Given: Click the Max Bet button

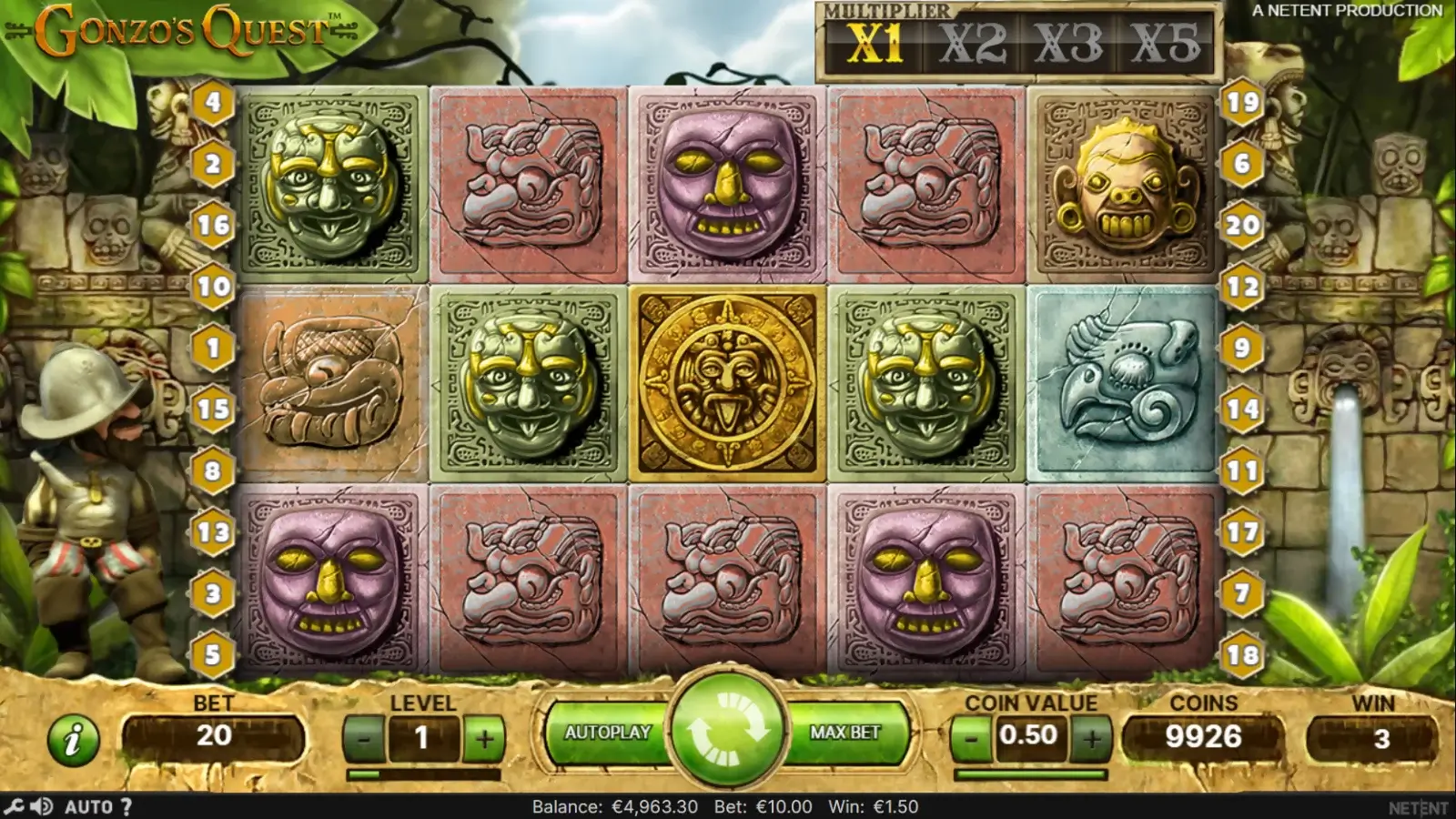Looking at the screenshot, I should 845,733.
